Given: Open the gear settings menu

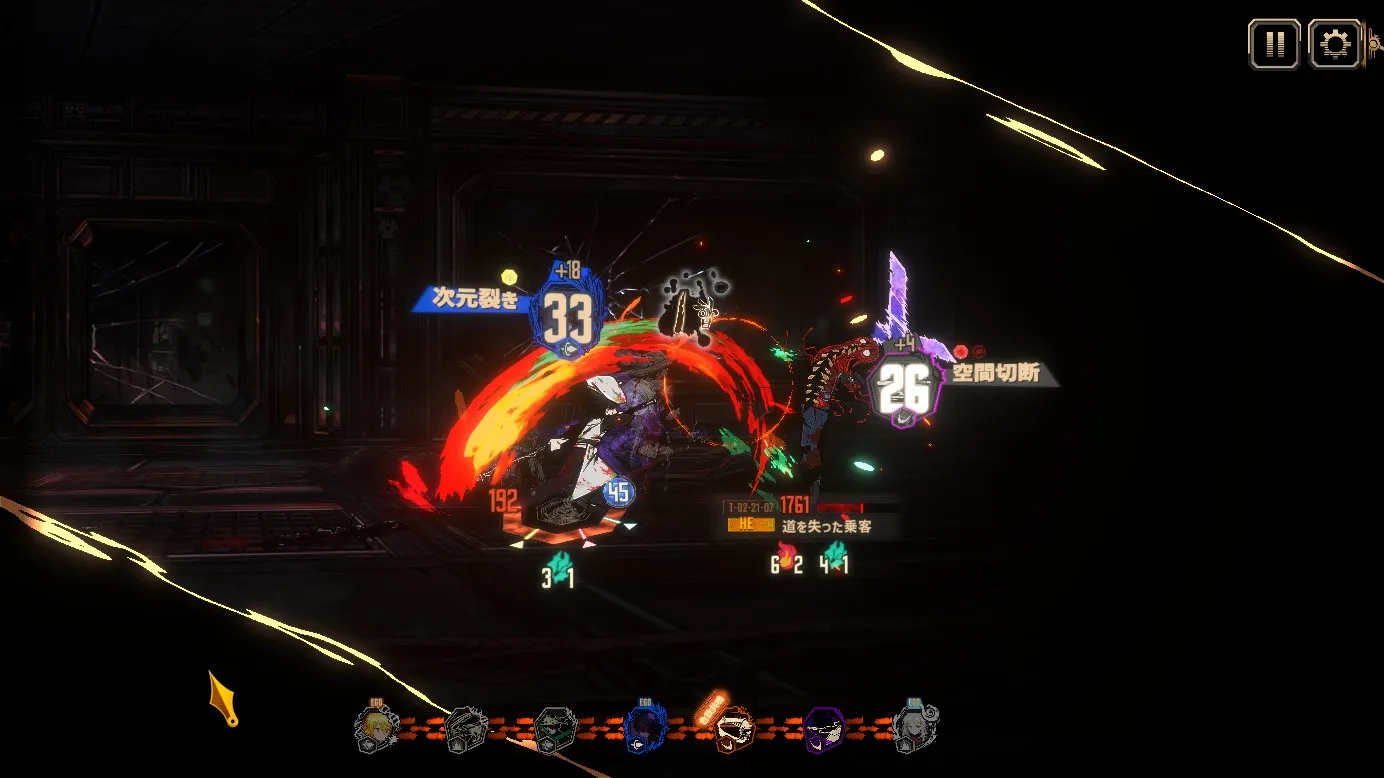Looking at the screenshot, I should point(1334,45).
